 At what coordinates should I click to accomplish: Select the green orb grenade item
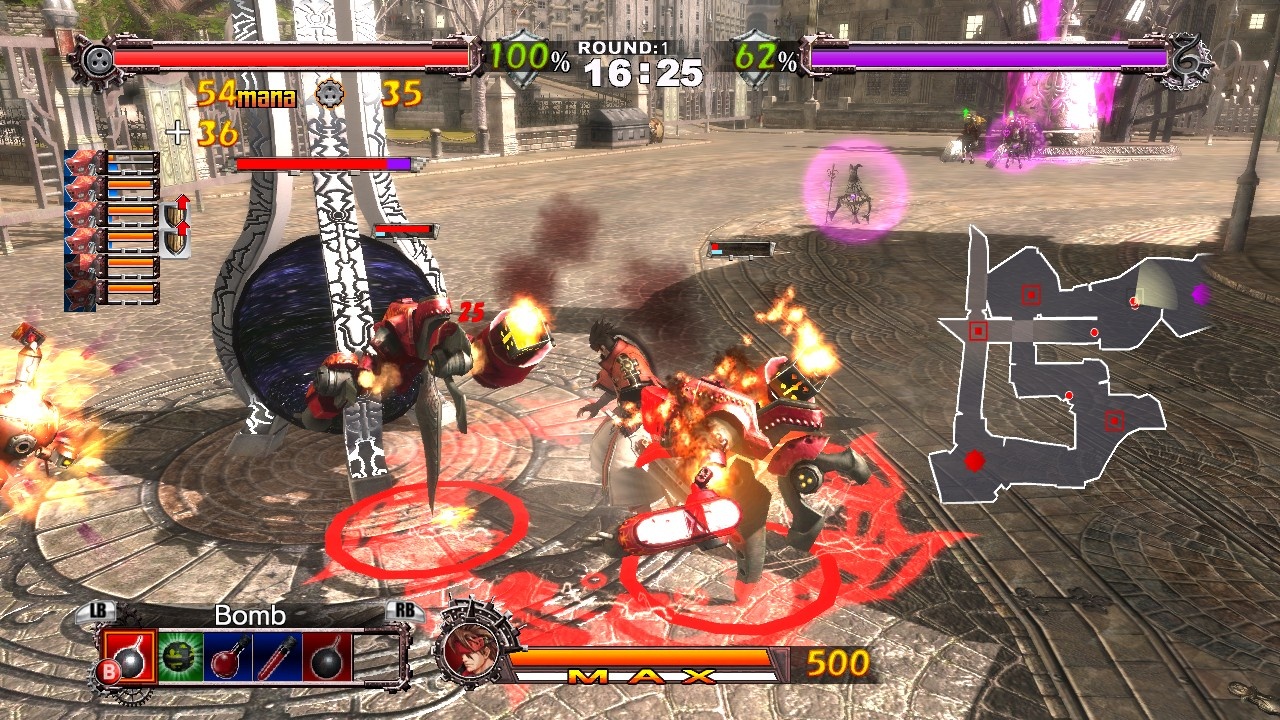(x=177, y=655)
